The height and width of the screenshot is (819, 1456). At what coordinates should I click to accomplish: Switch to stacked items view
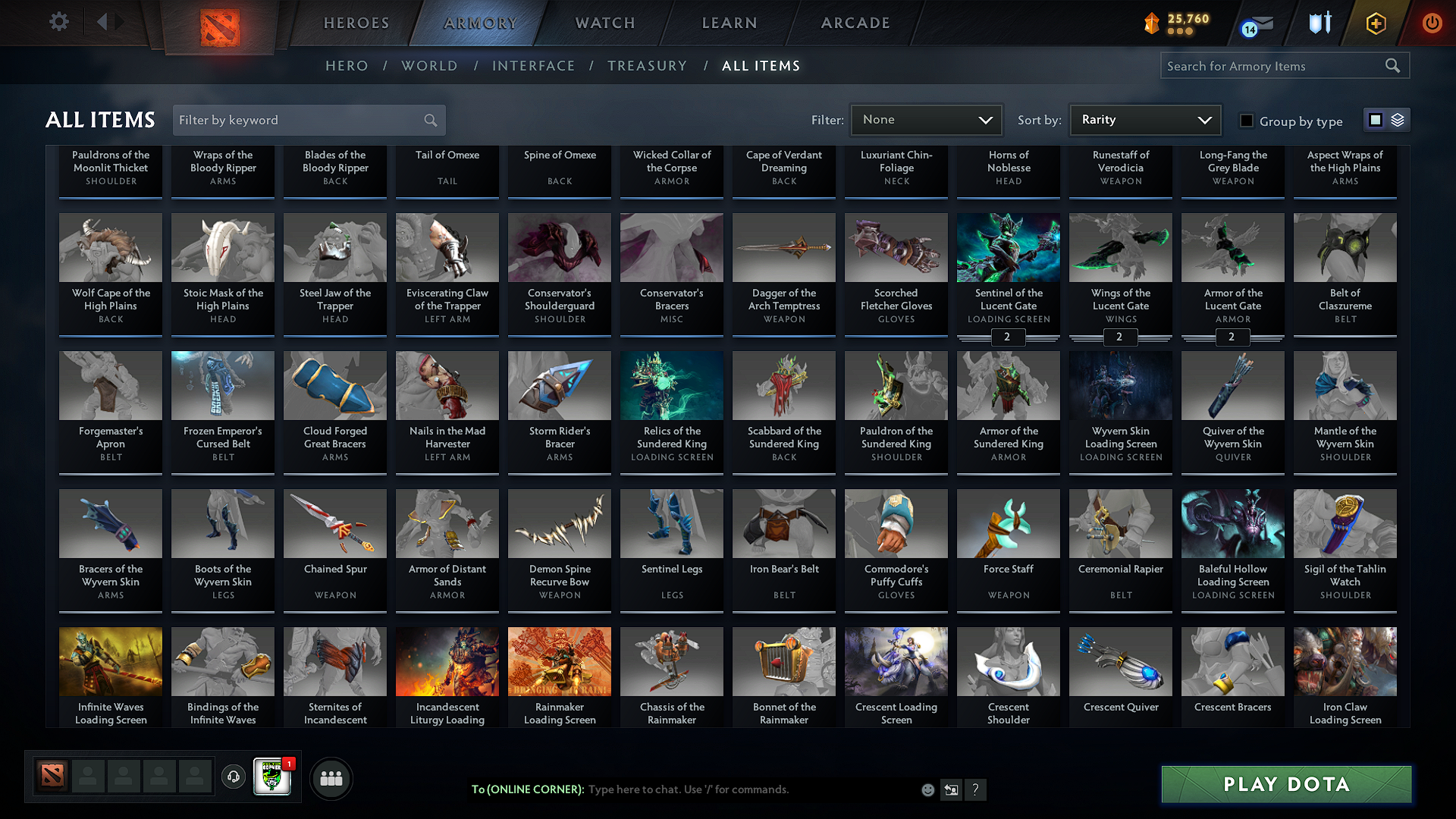tap(1397, 120)
